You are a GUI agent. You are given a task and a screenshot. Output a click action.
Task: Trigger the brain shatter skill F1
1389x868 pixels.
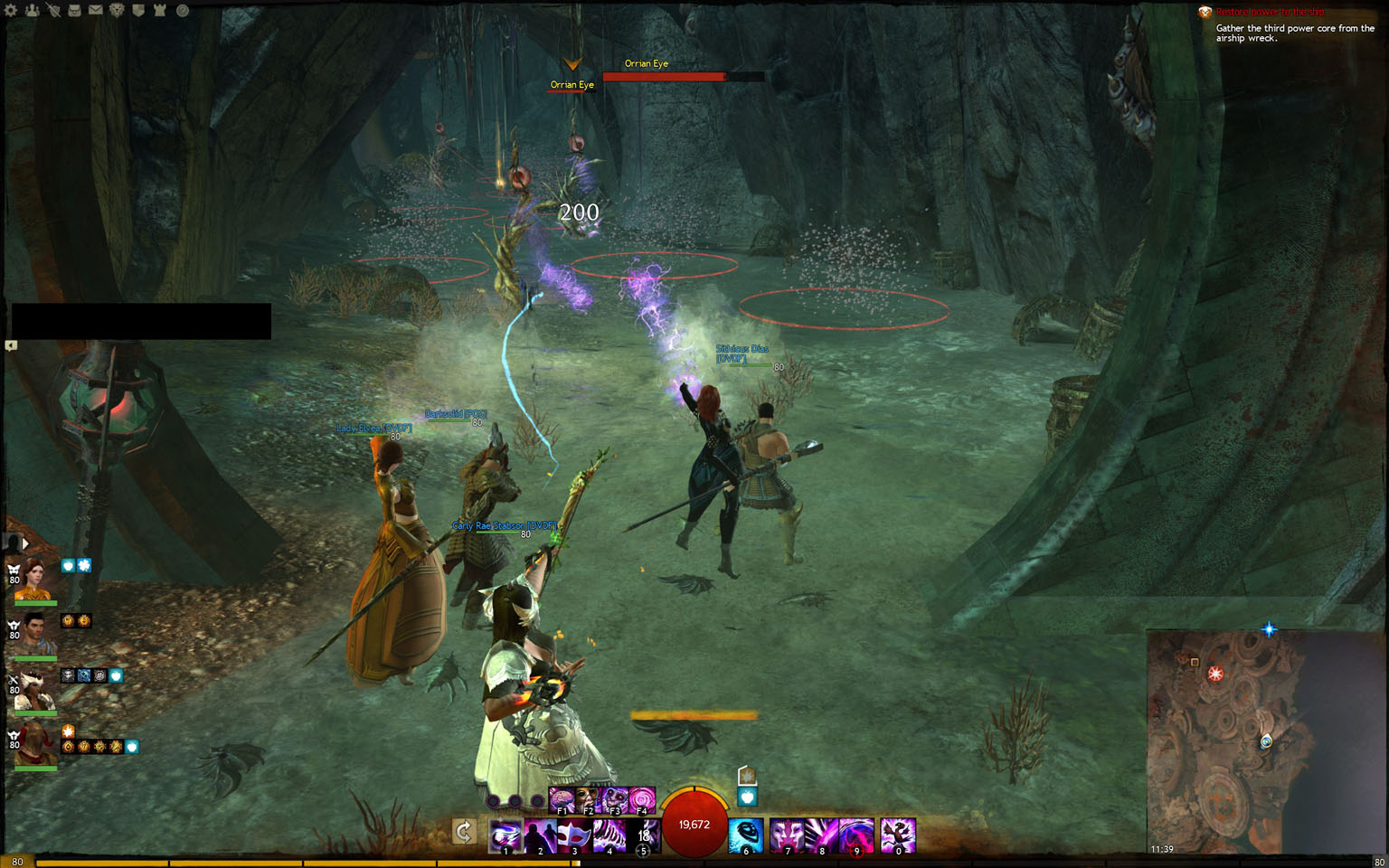(562, 799)
